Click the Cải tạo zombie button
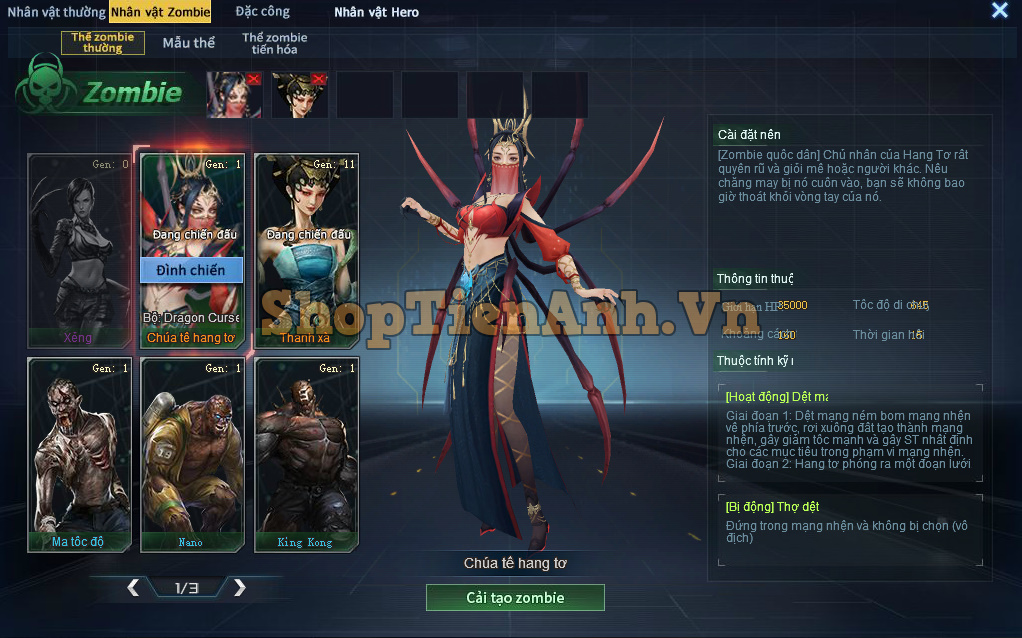The width and height of the screenshot is (1022, 638). click(x=515, y=598)
